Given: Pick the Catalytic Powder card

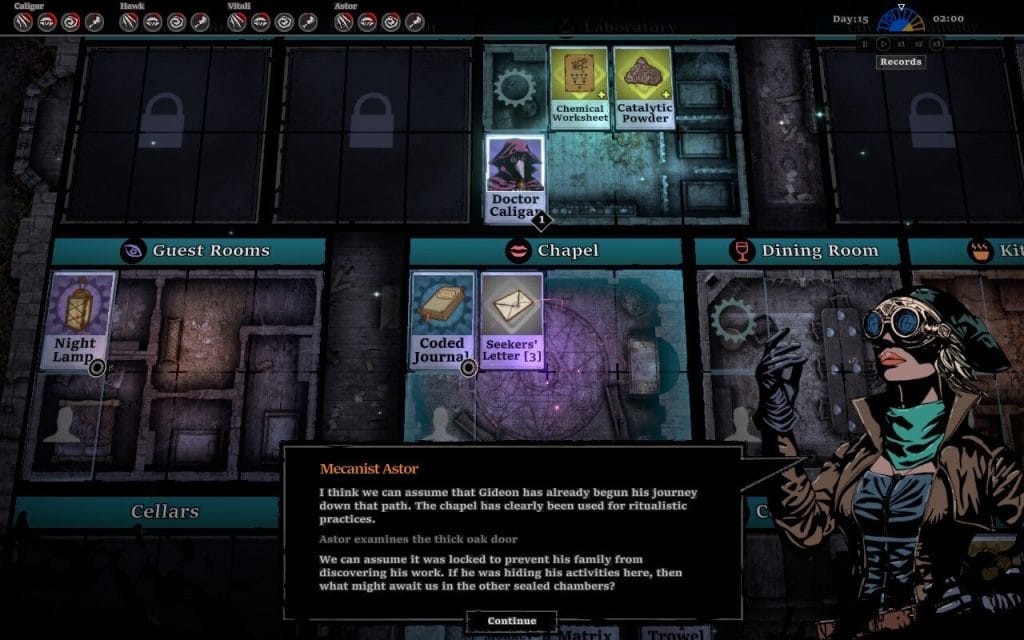Looking at the screenshot, I should point(643,87).
